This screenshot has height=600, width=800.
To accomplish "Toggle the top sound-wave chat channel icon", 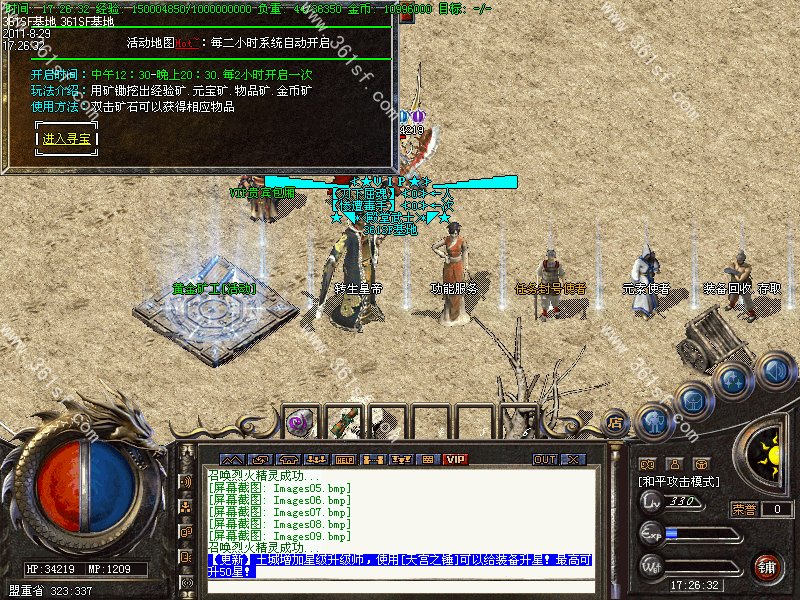I will point(186,482).
